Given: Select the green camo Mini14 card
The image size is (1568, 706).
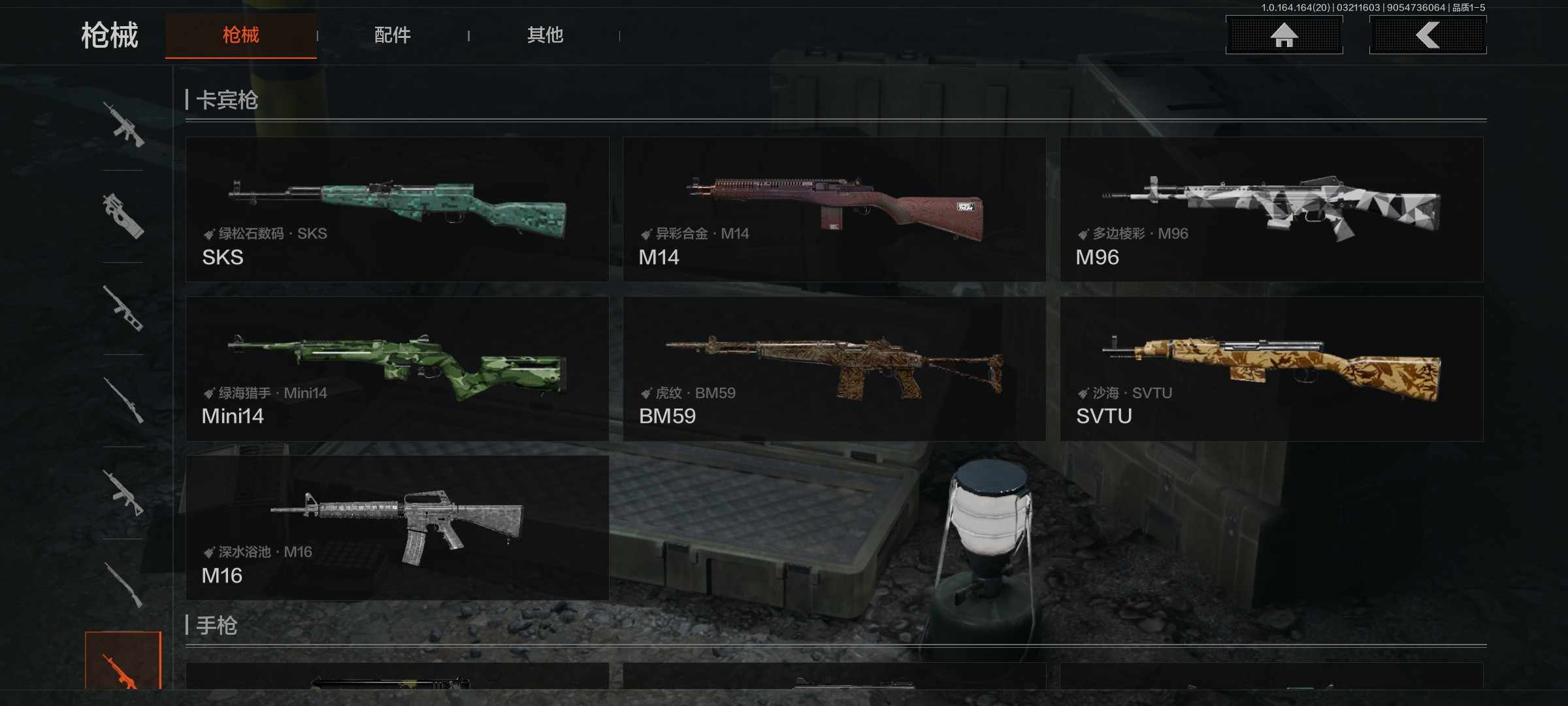Looking at the screenshot, I should 397,369.
